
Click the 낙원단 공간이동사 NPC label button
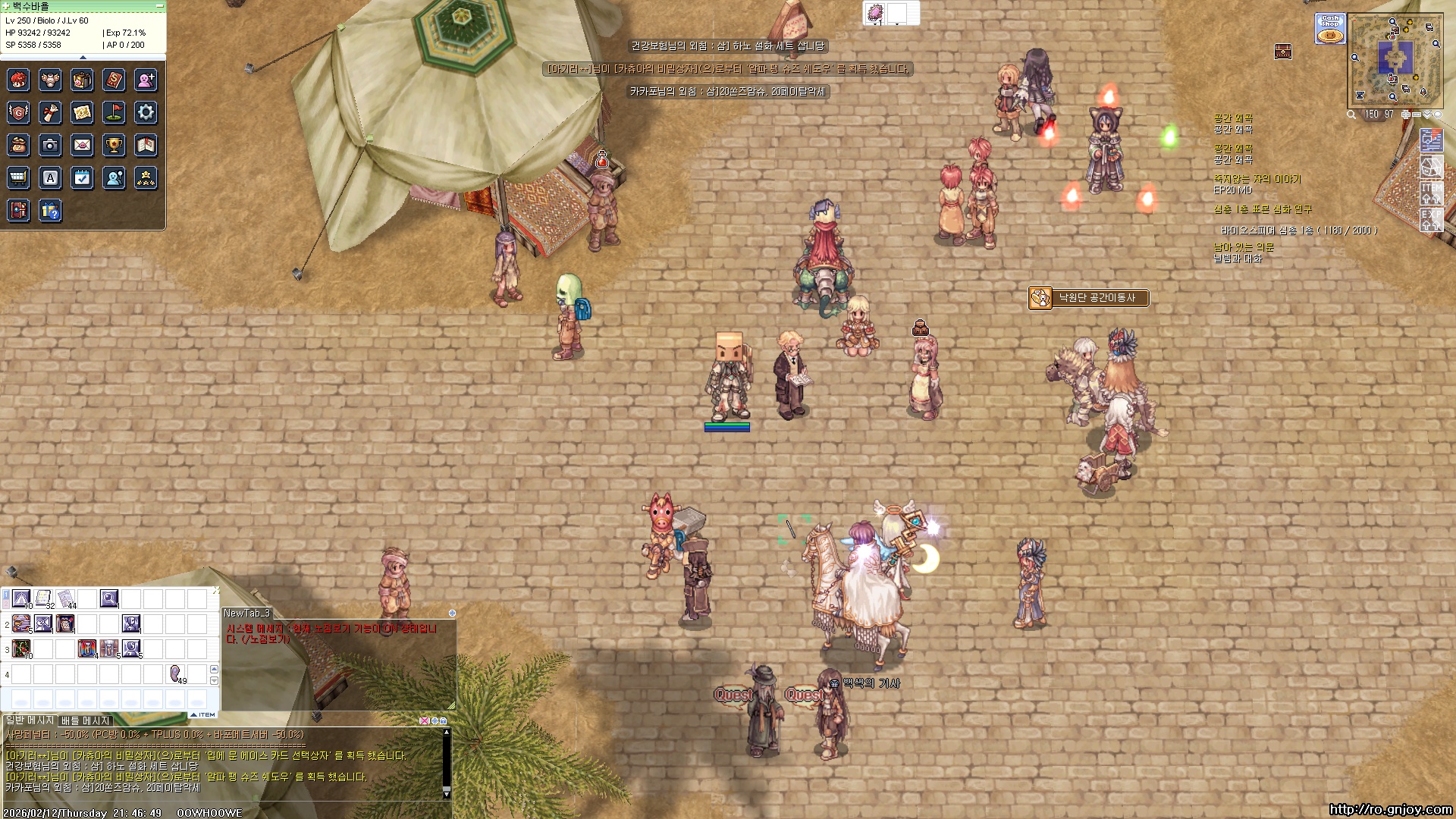click(1089, 298)
